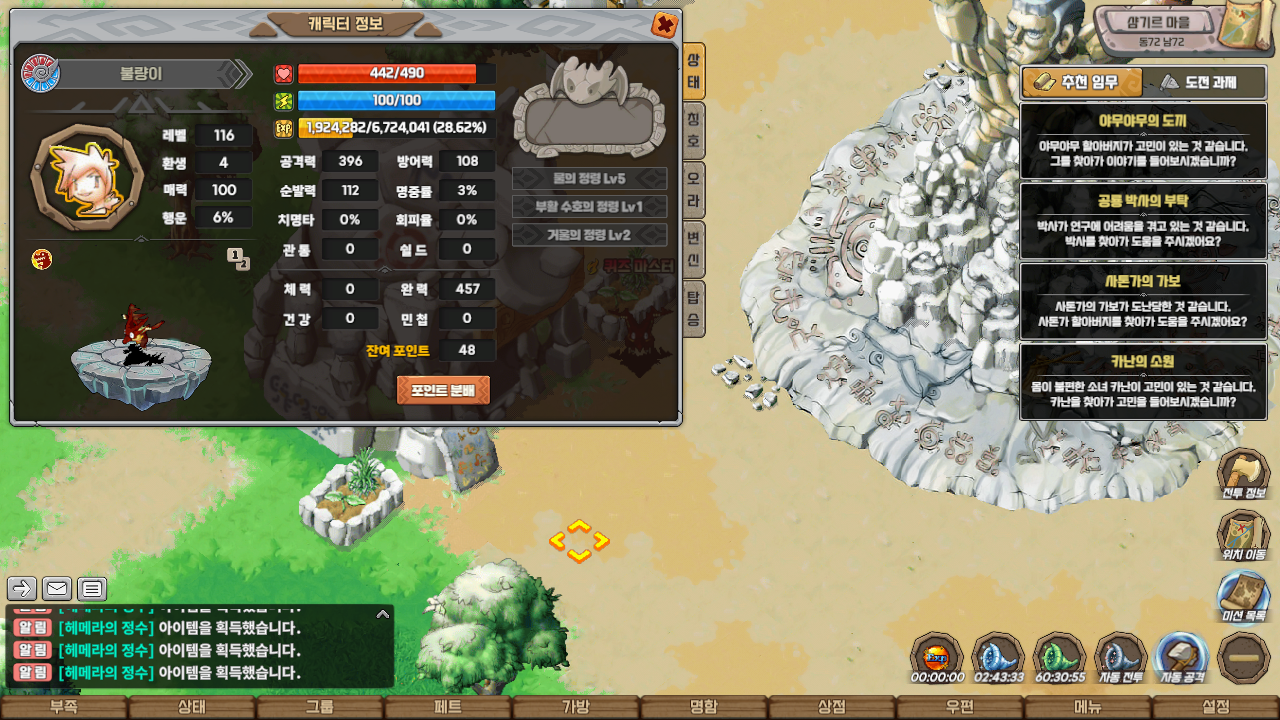Open the 공룡 박사의 부탁 quest
Screen dimensions: 1280x720
[x=1142, y=220]
